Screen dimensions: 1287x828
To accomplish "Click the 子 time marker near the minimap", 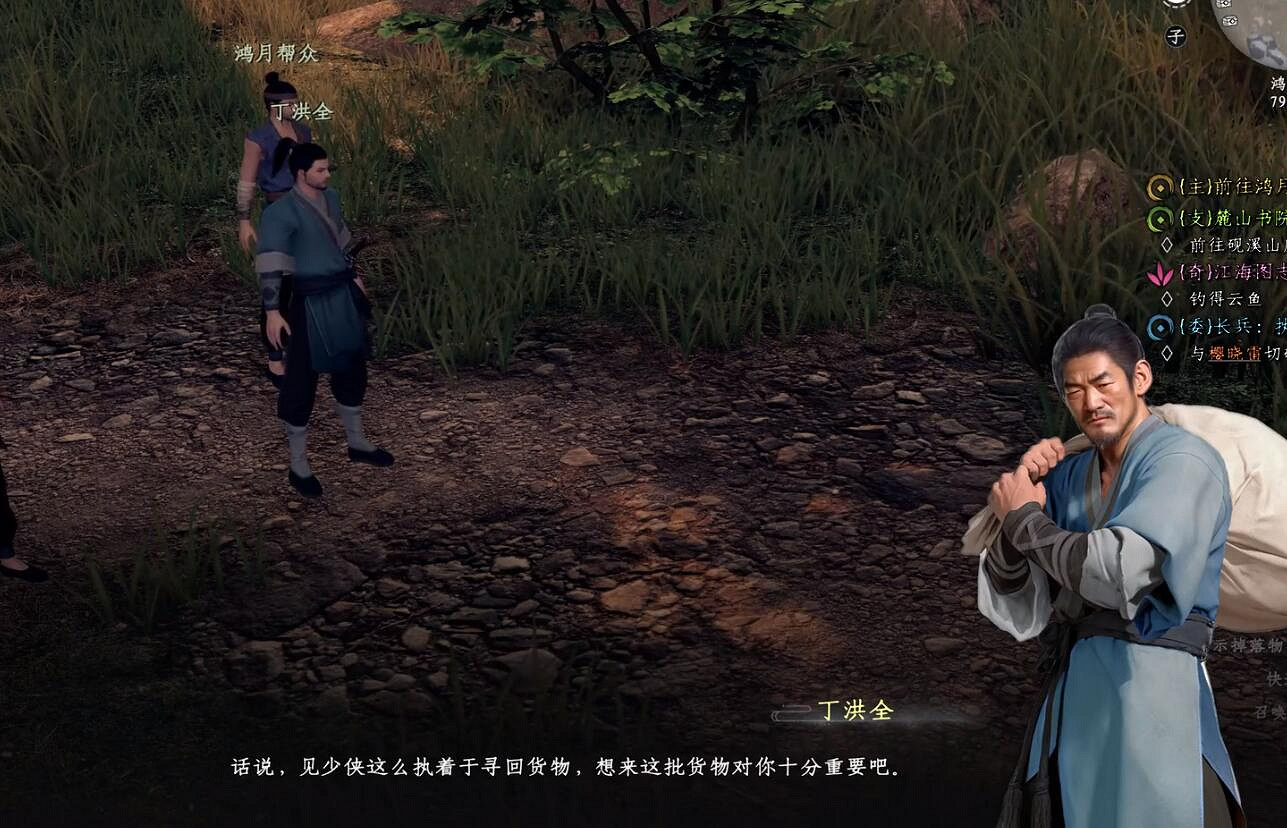I will (1175, 36).
